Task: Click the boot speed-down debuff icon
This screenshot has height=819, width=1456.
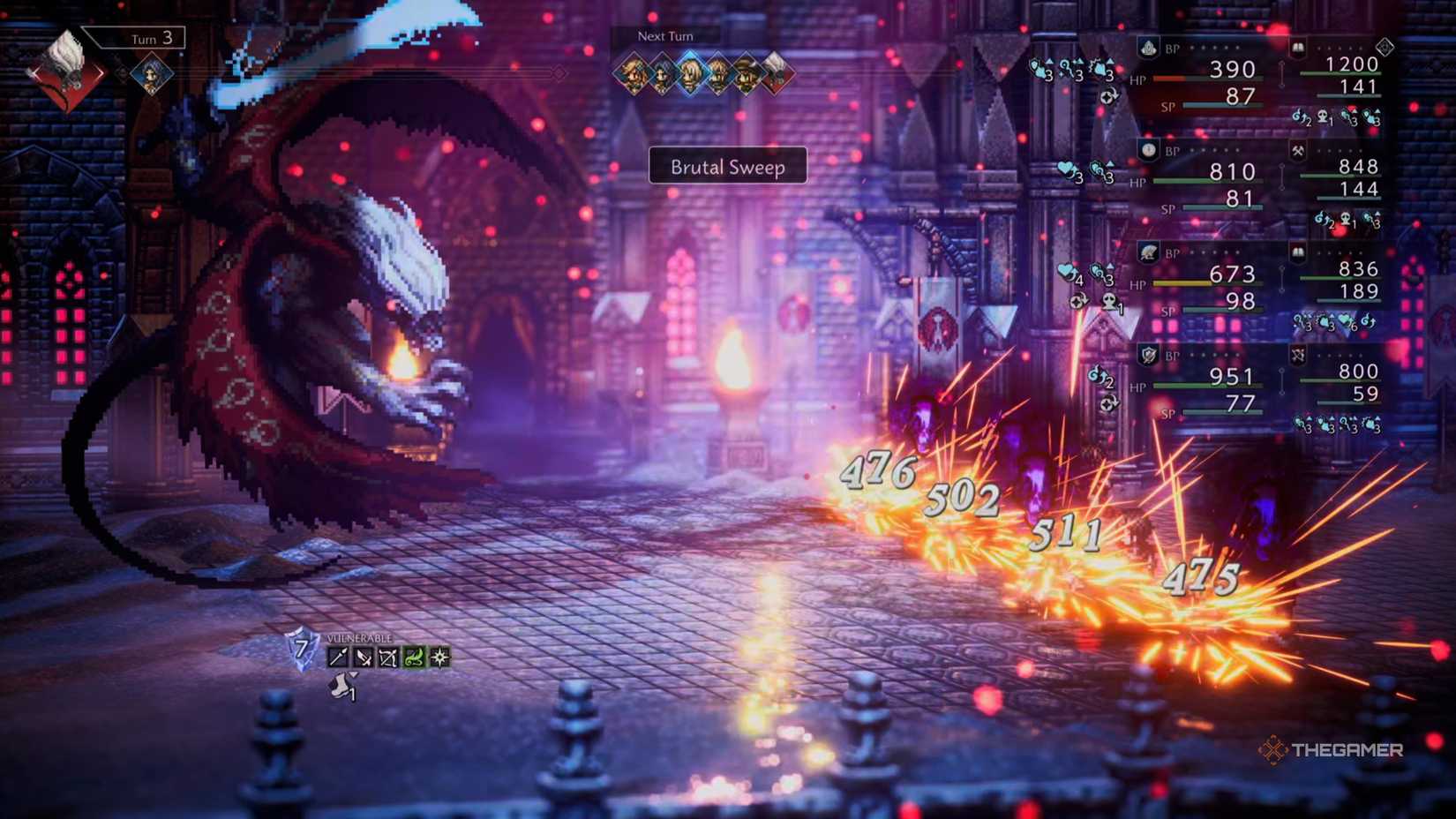Action: tap(341, 686)
